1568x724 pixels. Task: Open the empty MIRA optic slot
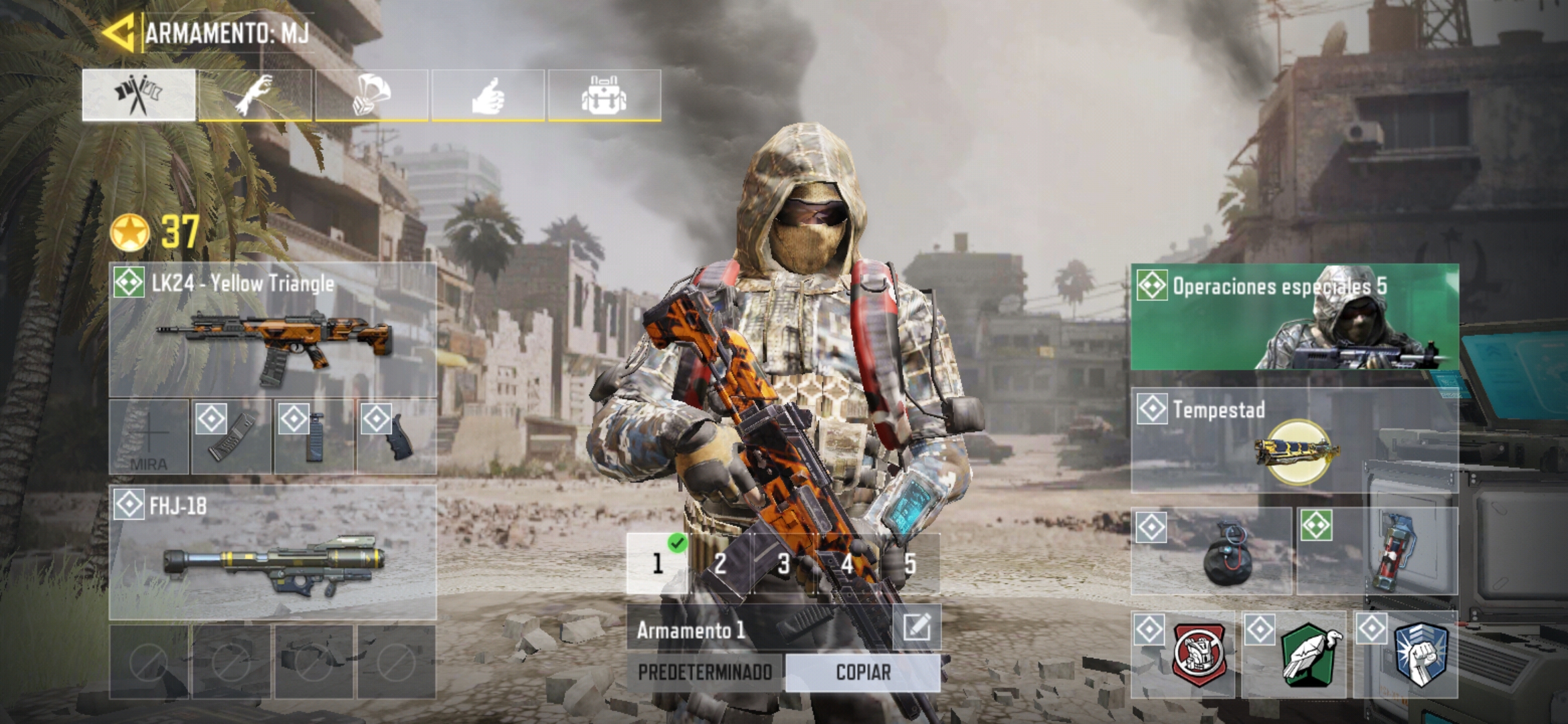click(149, 437)
